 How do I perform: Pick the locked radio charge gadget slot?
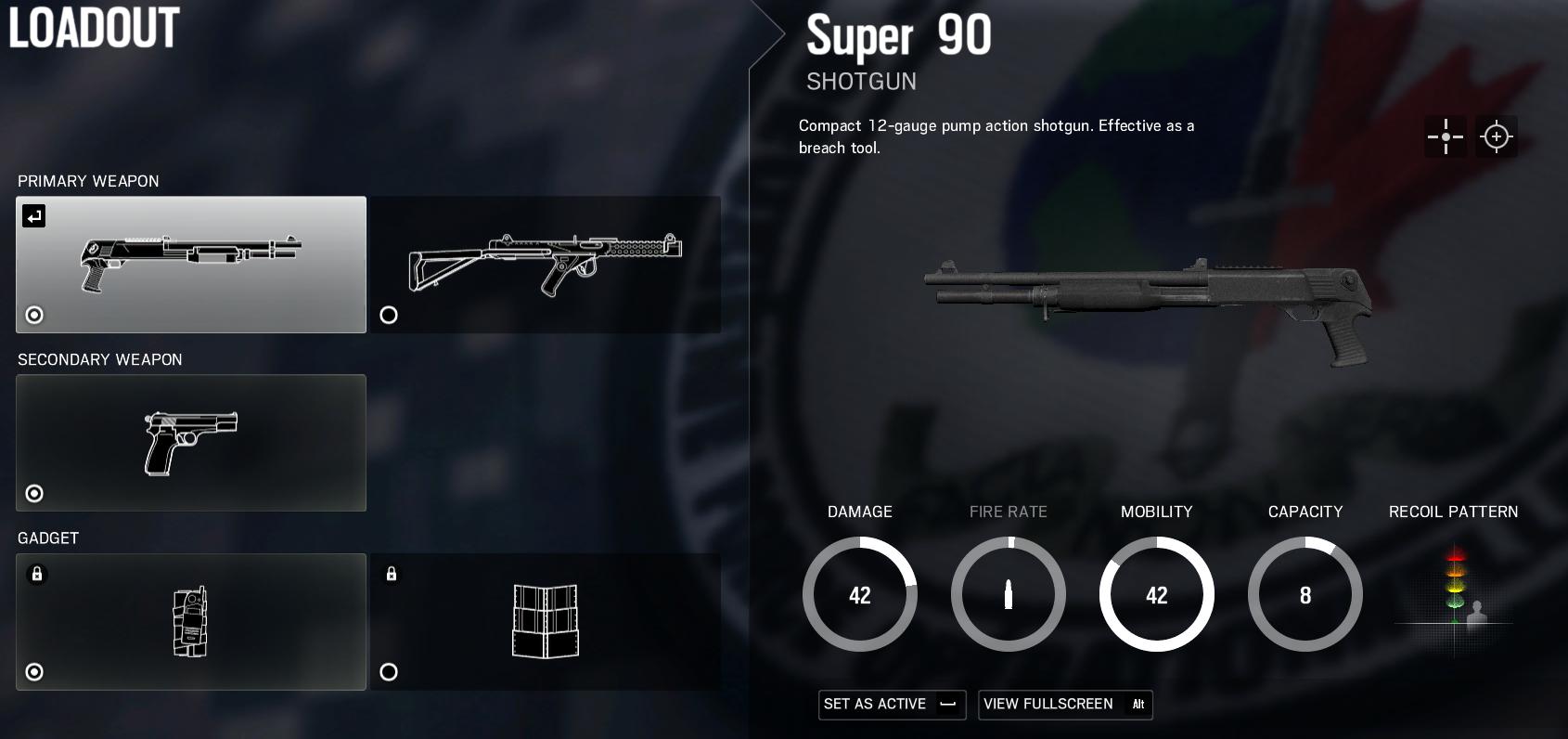click(191, 621)
